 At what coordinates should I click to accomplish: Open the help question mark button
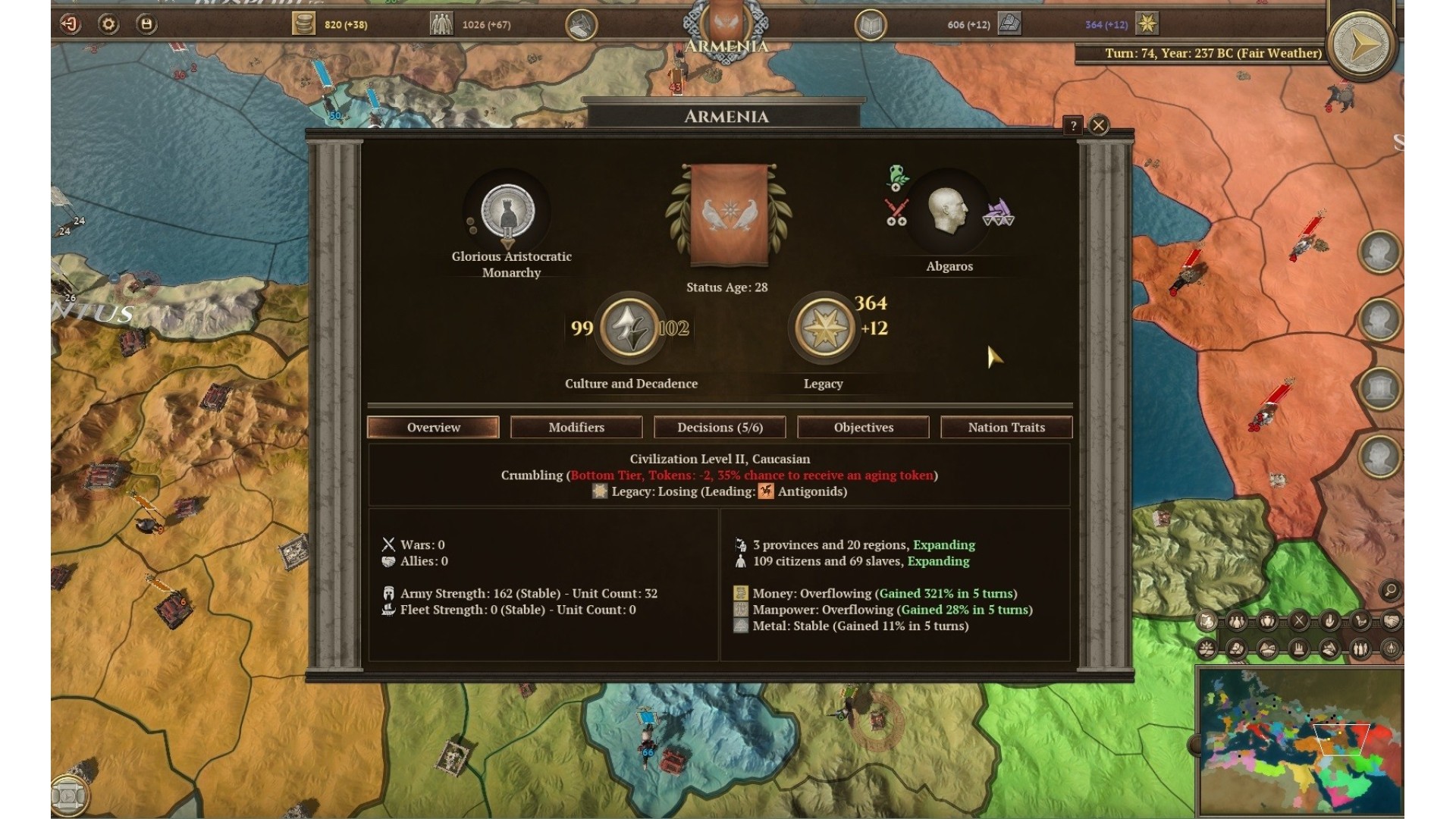[x=1073, y=126]
